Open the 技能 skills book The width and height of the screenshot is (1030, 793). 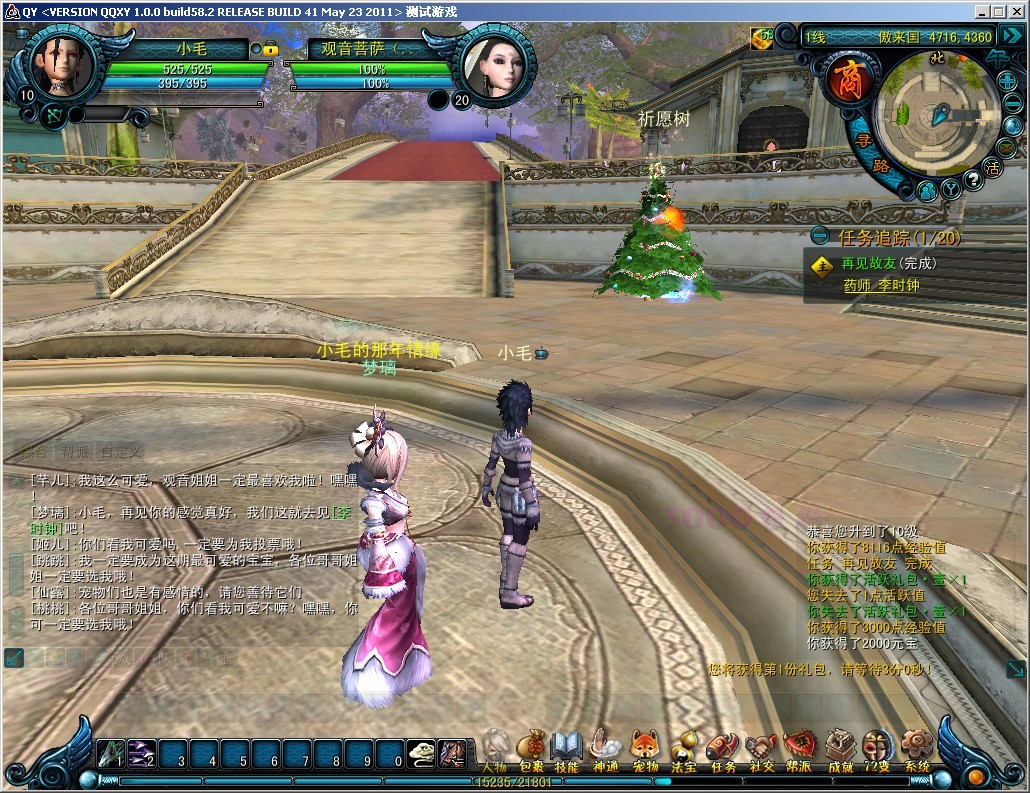[x=566, y=749]
